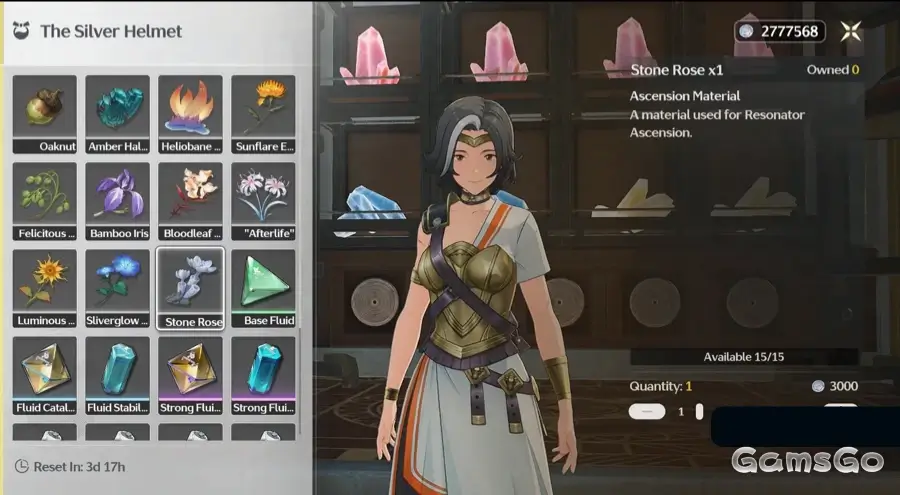Click the Stone Rose item tile
This screenshot has height=495, width=900.
point(191,288)
